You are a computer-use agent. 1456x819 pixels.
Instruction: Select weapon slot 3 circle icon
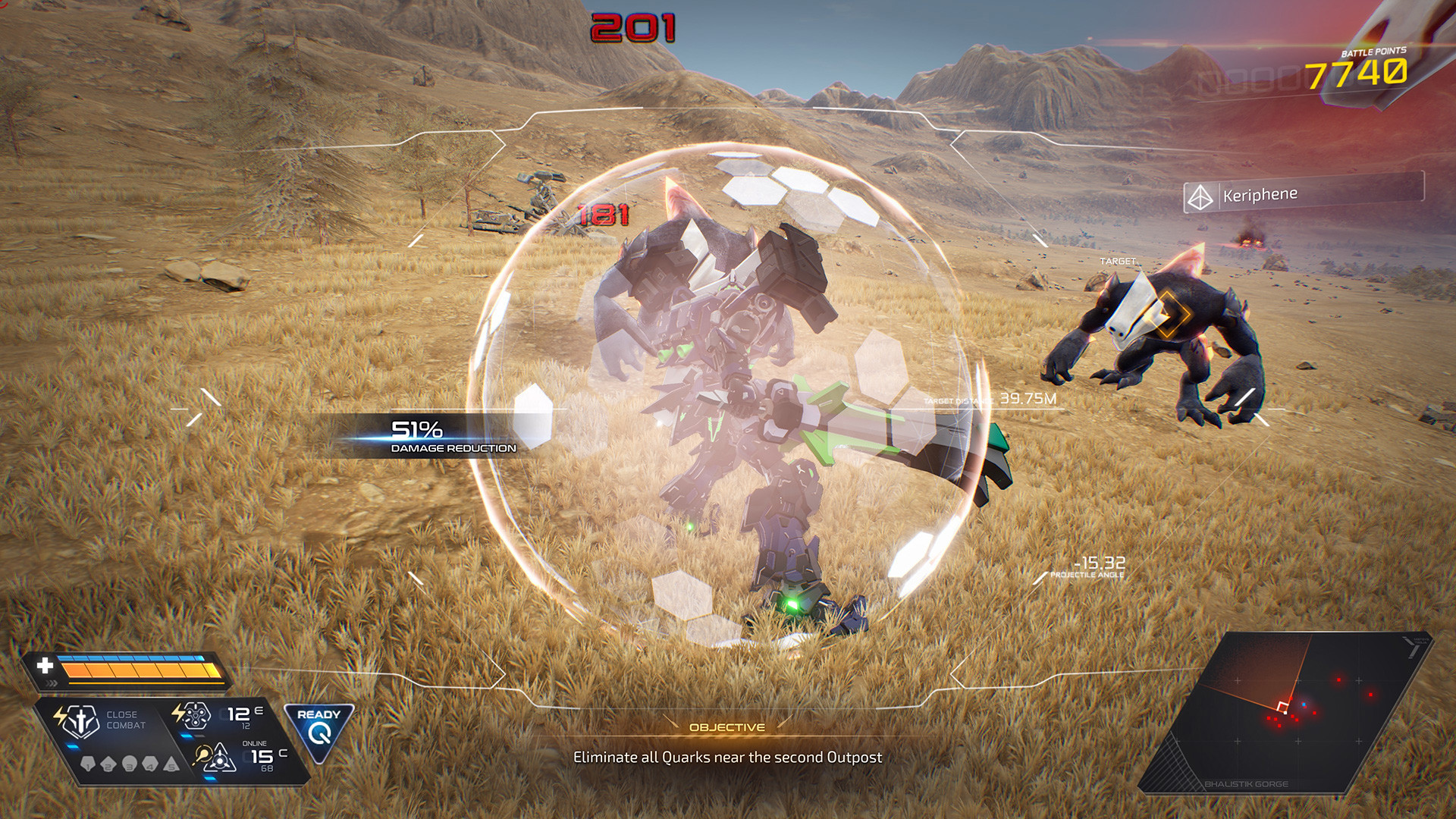coord(130,764)
